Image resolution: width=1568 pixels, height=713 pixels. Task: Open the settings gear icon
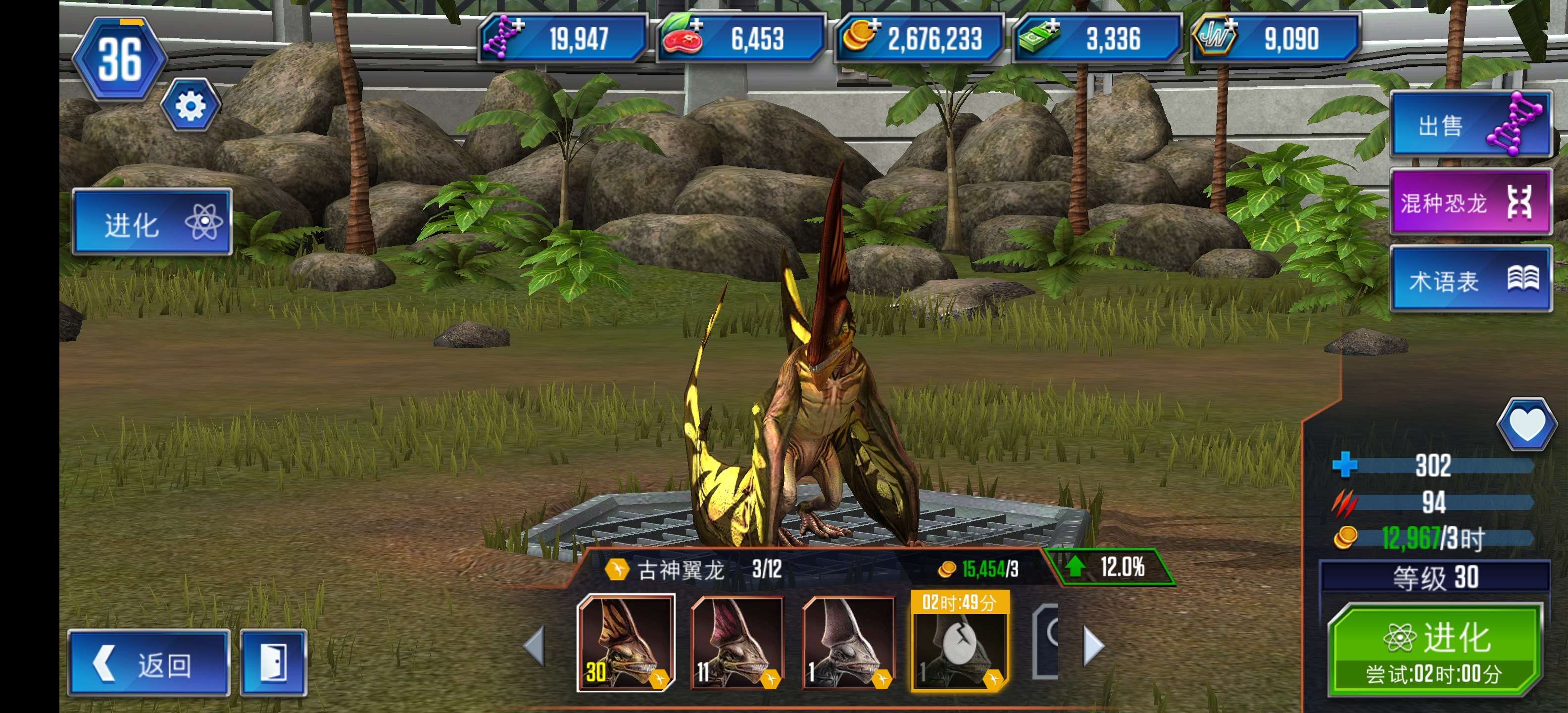tap(190, 106)
